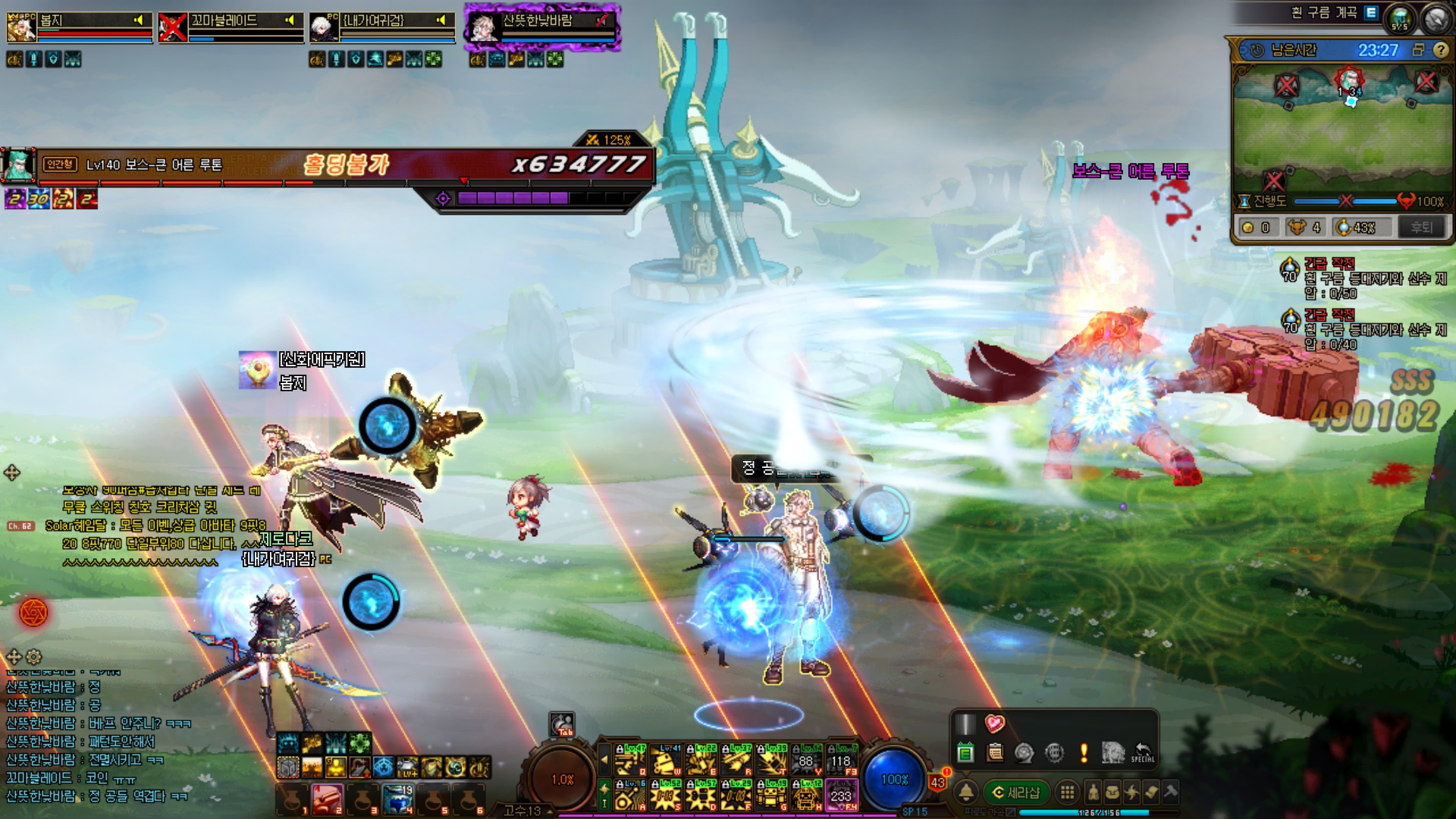Click the SPECIAL return arrow icon

point(1142,752)
